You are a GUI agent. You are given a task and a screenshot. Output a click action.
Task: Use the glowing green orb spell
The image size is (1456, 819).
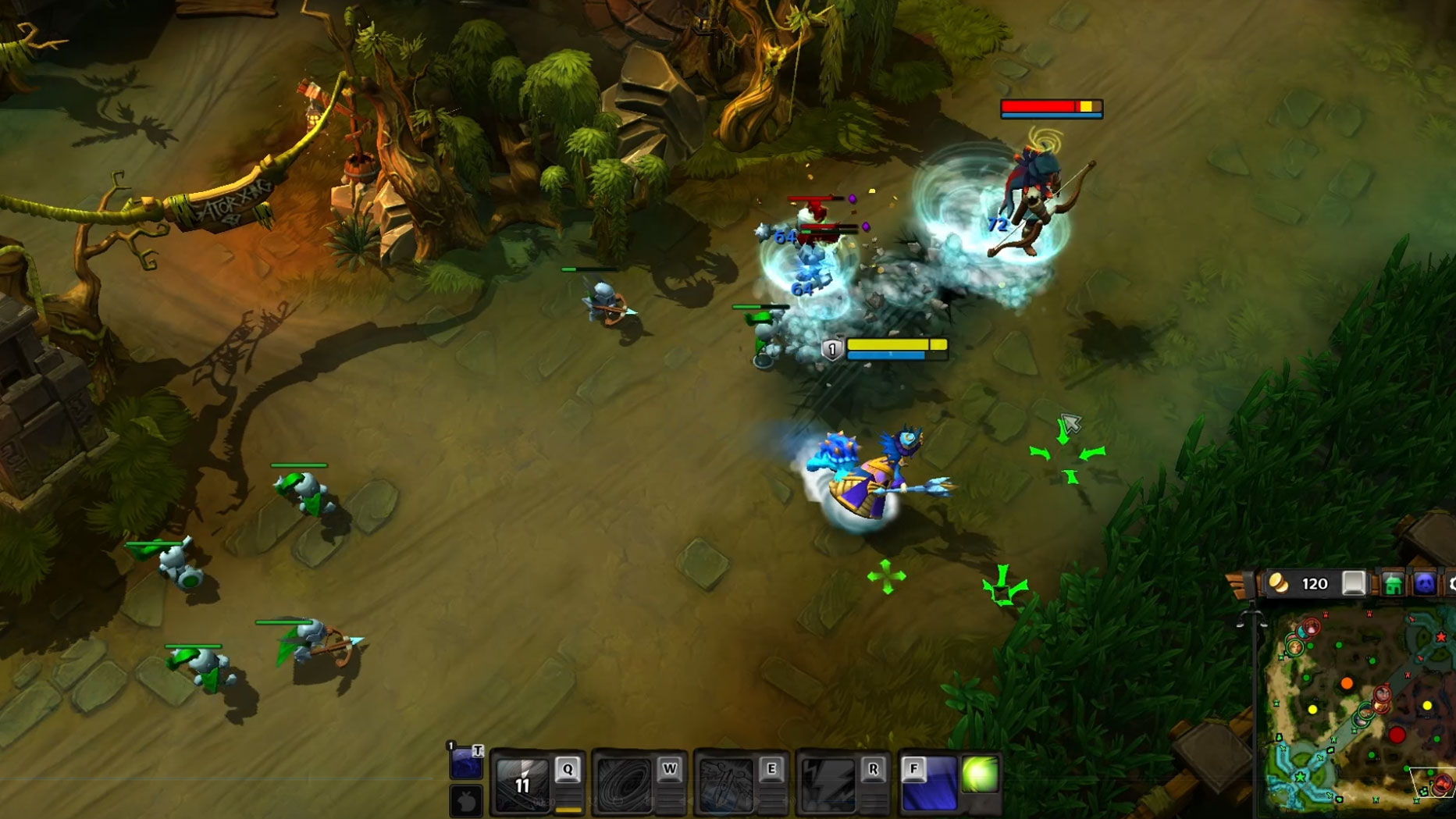(x=980, y=774)
